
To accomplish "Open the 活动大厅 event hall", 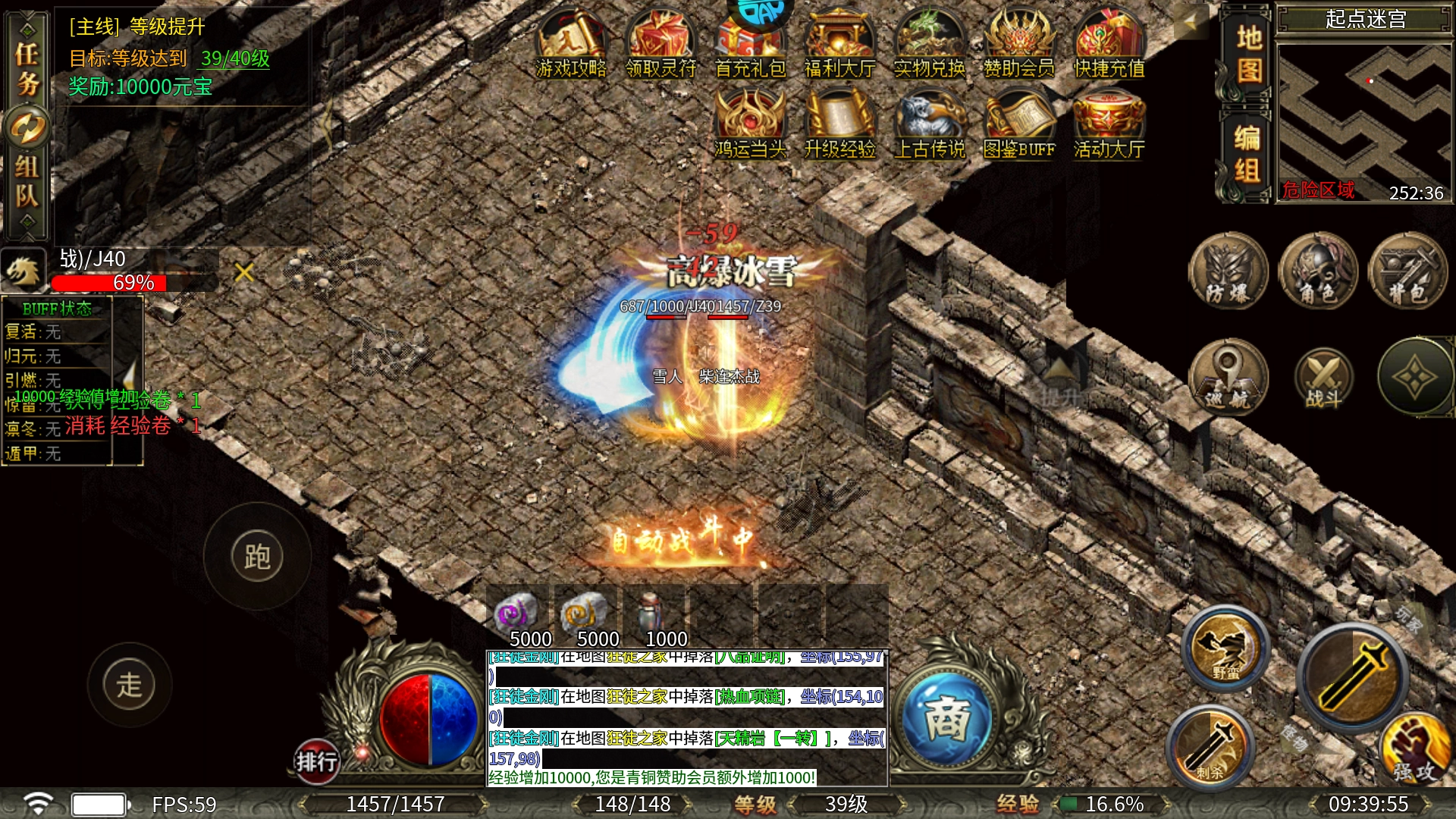I will click(x=1109, y=125).
